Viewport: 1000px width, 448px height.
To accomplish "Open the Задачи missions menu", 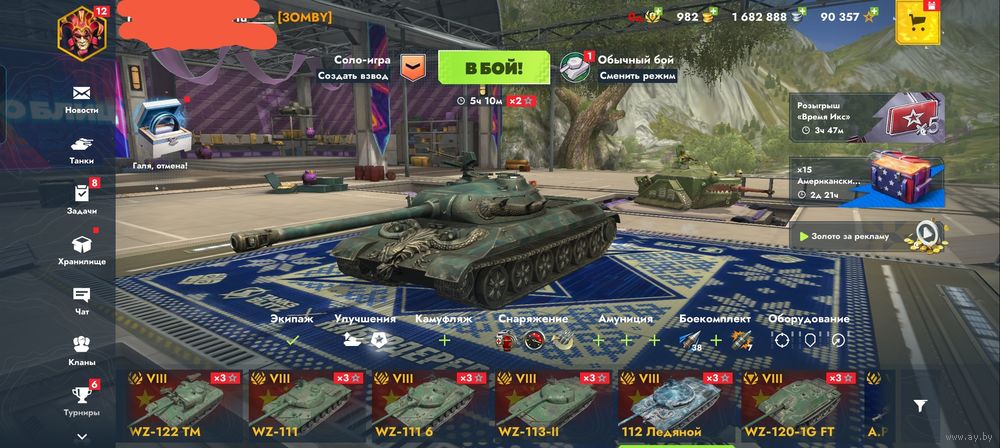I will (81, 199).
